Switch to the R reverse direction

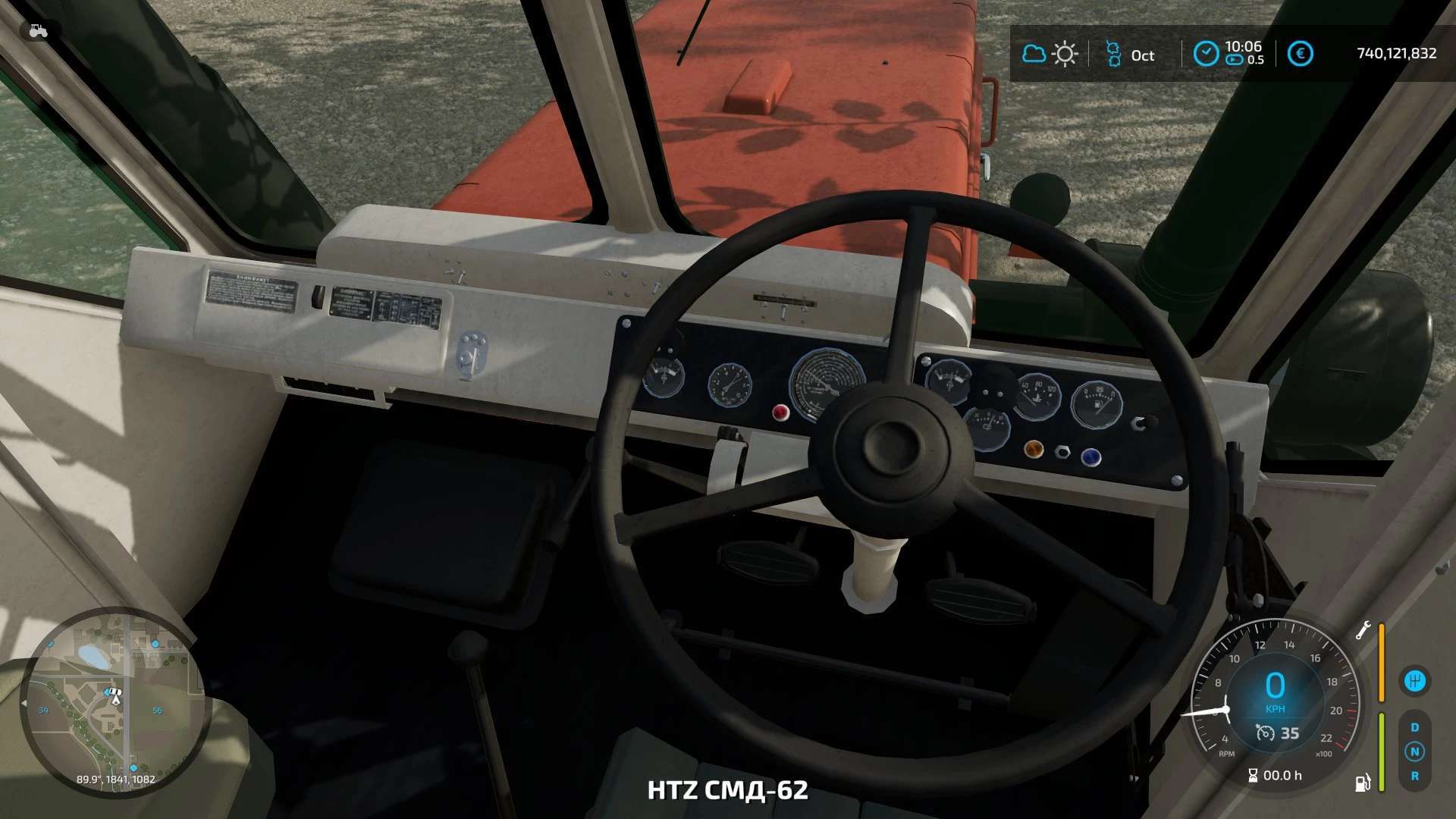(1414, 776)
